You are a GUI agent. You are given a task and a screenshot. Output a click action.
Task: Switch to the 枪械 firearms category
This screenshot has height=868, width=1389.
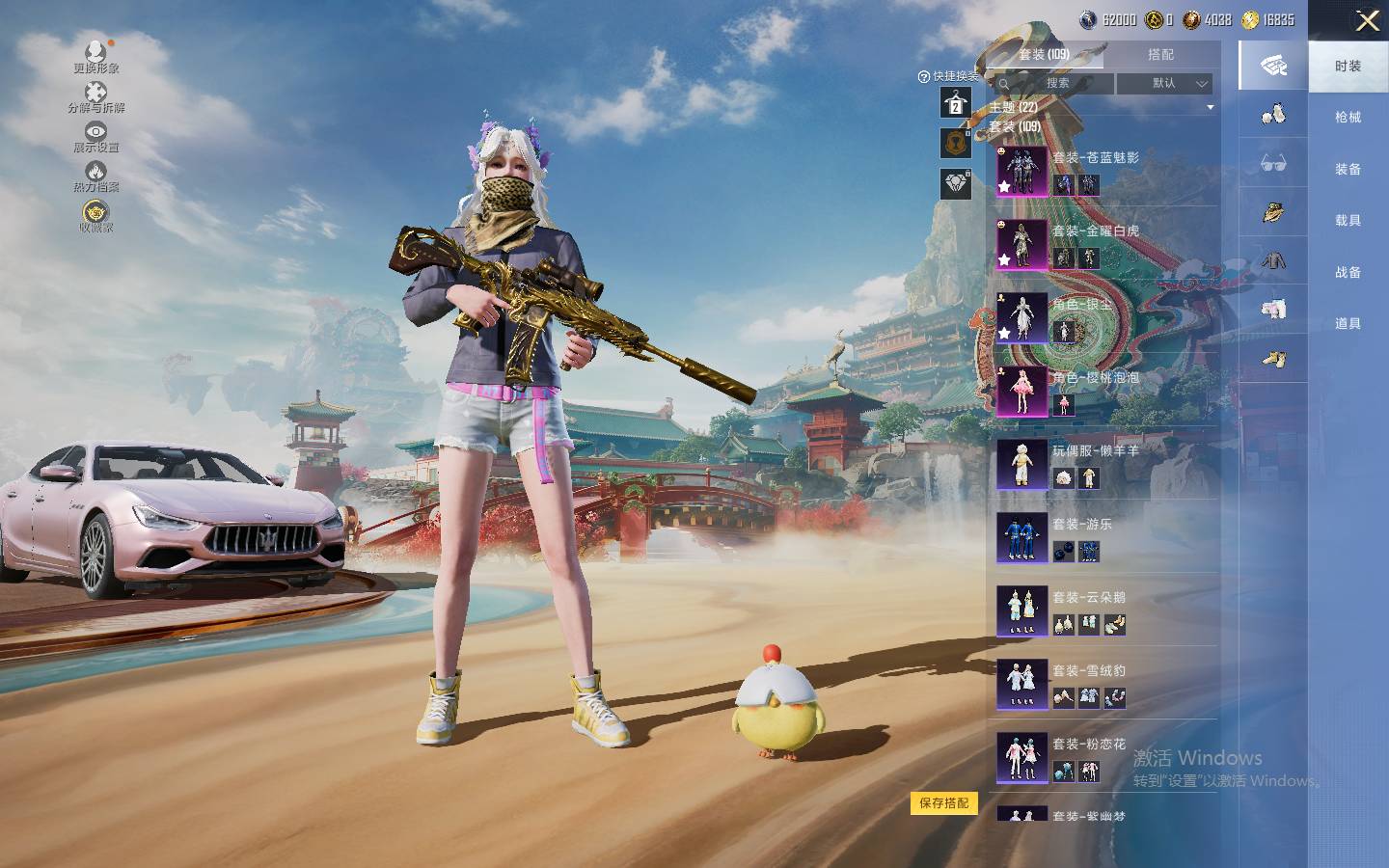coord(1348,118)
